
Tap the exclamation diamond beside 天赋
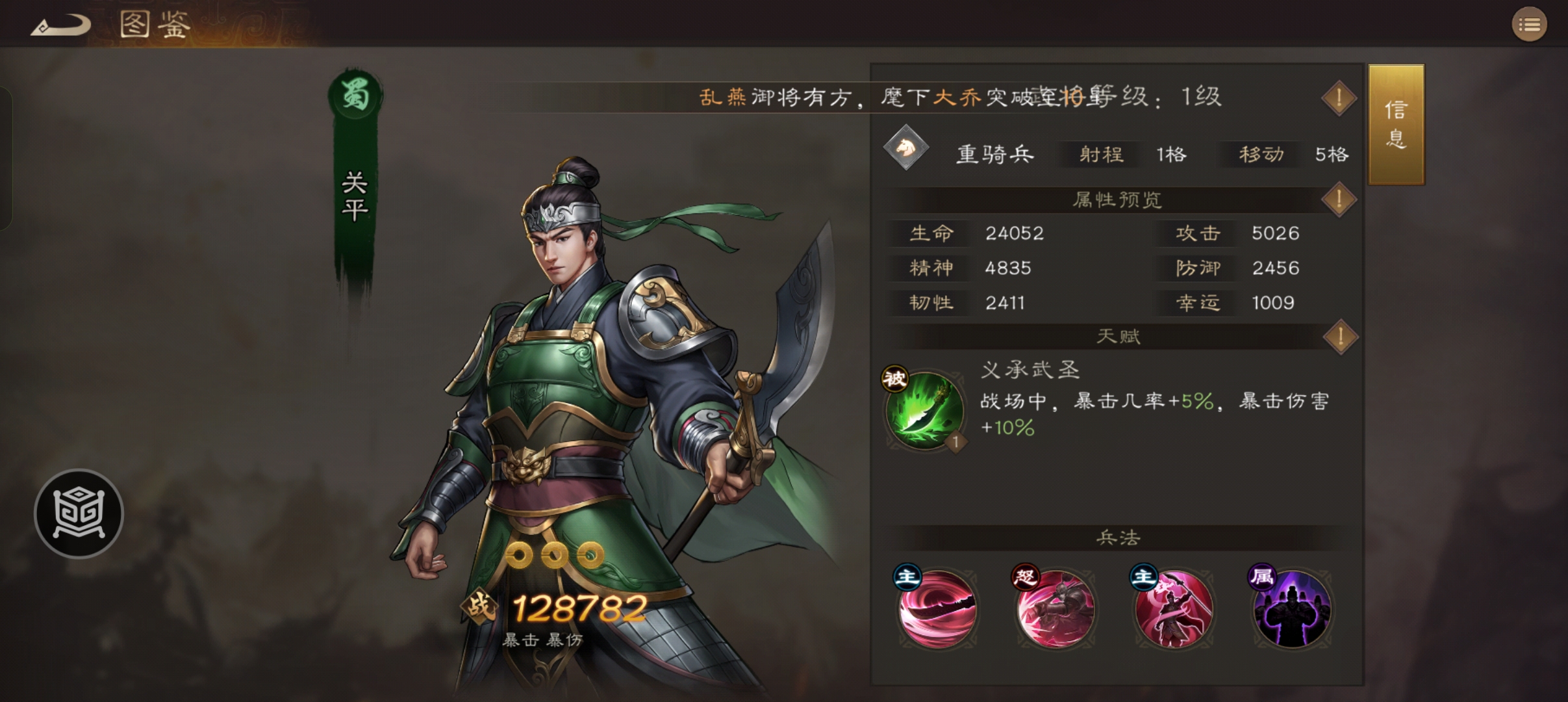click(x=1339, y=337)
